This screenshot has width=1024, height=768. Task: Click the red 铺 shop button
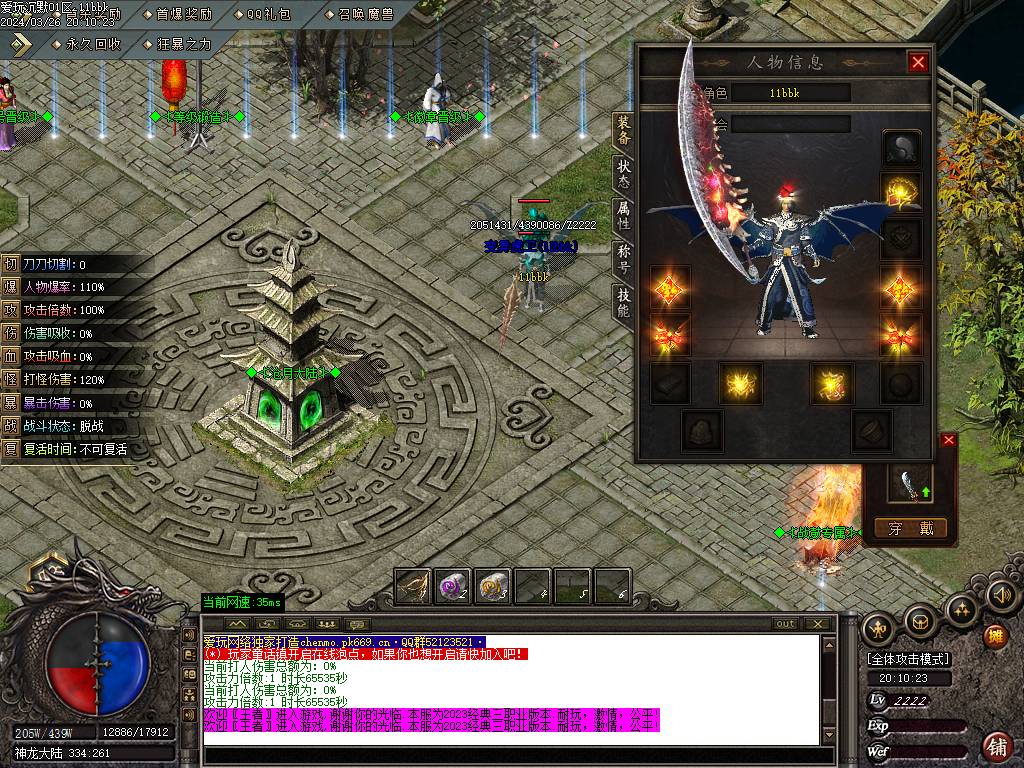(x=997, y=745)
